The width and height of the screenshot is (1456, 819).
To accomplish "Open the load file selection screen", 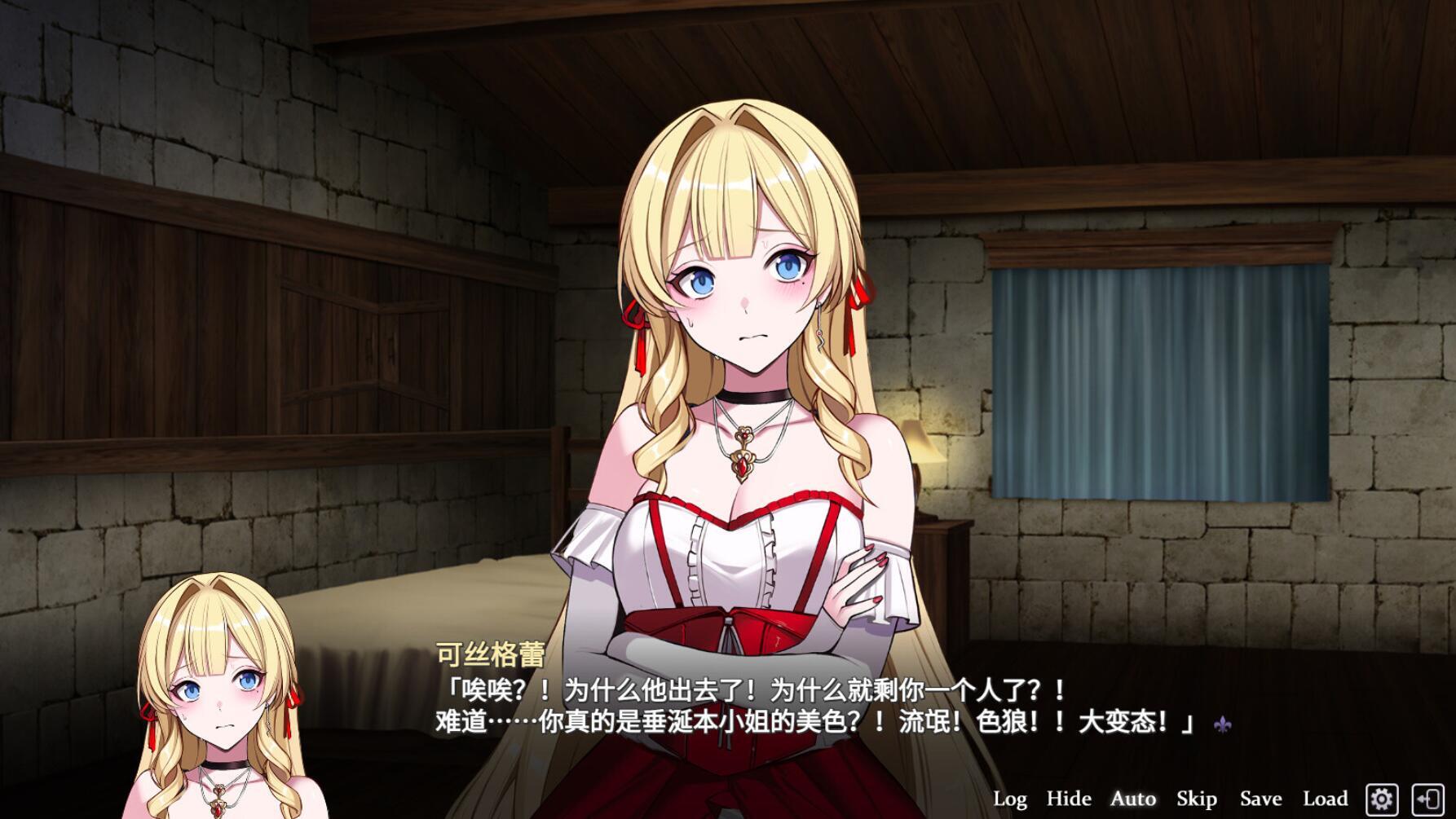I will [1326, 798].
